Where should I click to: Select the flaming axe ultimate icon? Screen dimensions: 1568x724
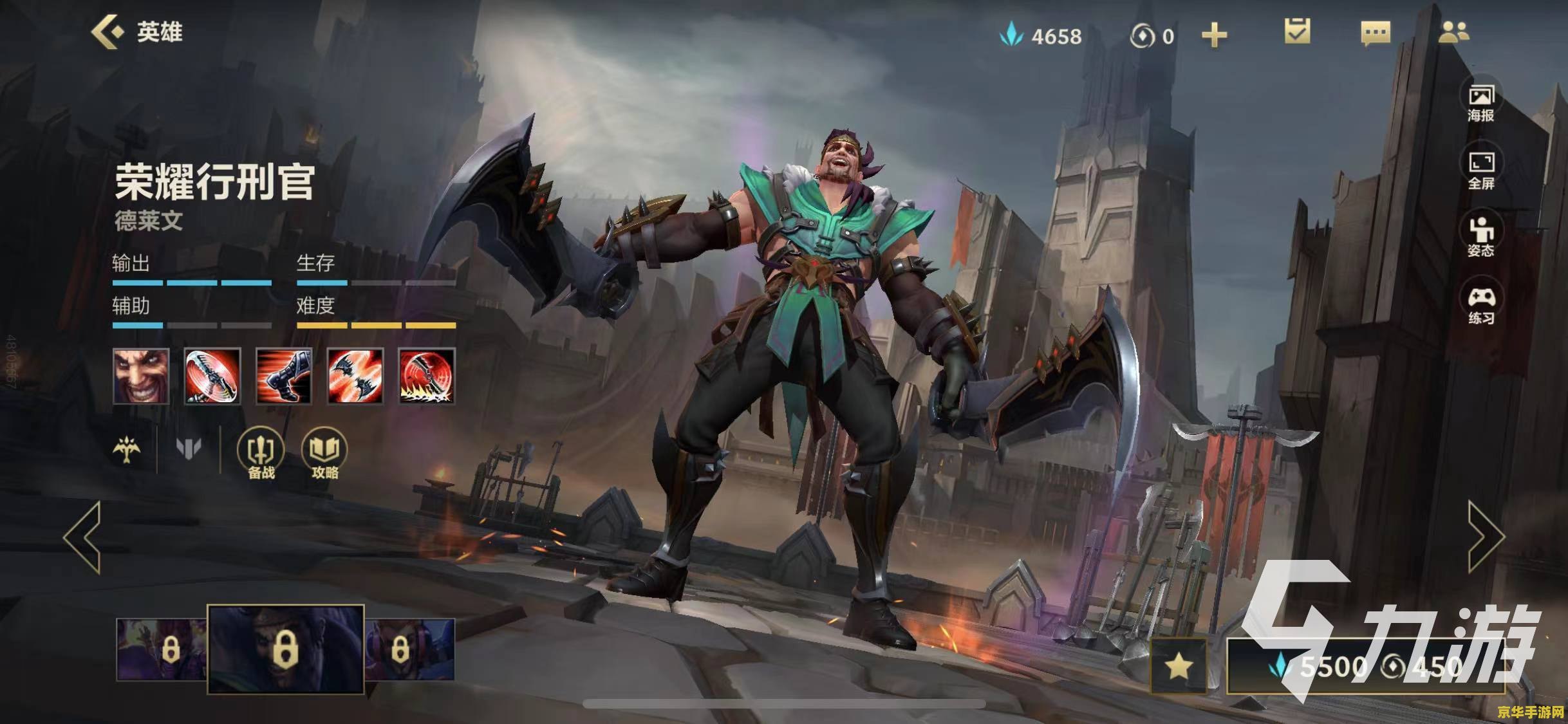click(427, 376)
